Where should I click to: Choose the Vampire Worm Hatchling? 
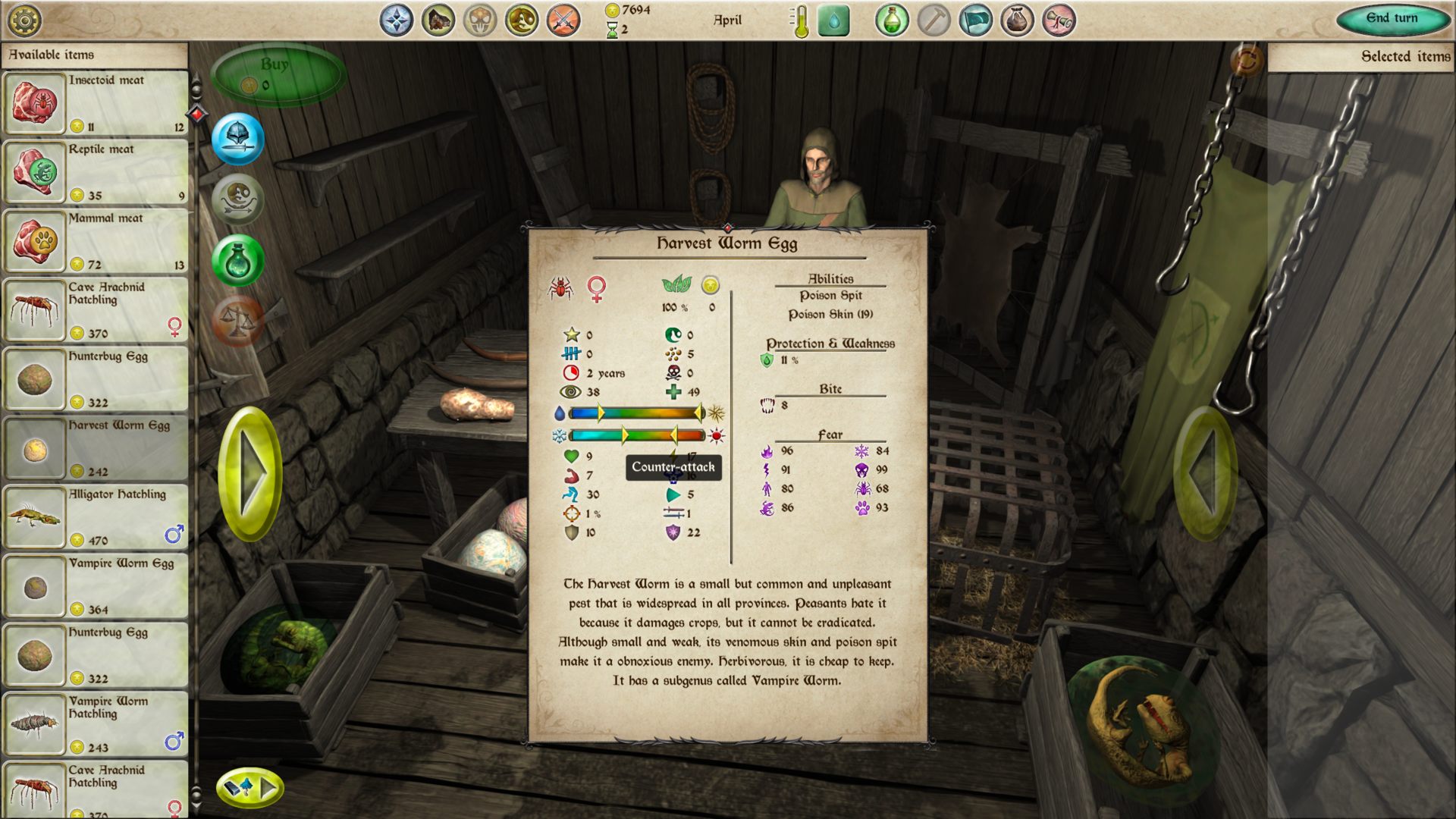[96, 724]
